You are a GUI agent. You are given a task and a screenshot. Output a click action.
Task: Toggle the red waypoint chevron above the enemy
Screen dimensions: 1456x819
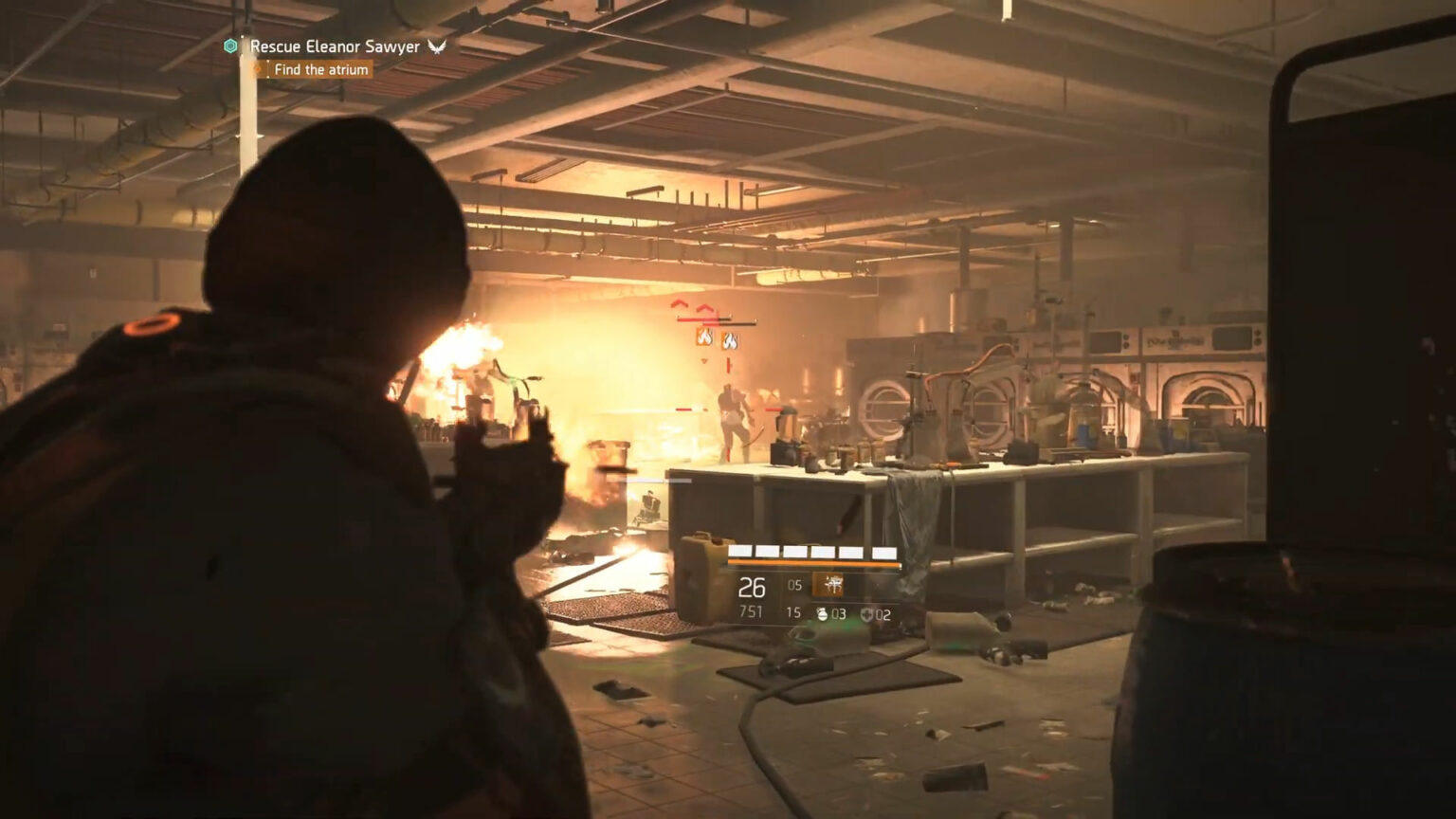704,308
